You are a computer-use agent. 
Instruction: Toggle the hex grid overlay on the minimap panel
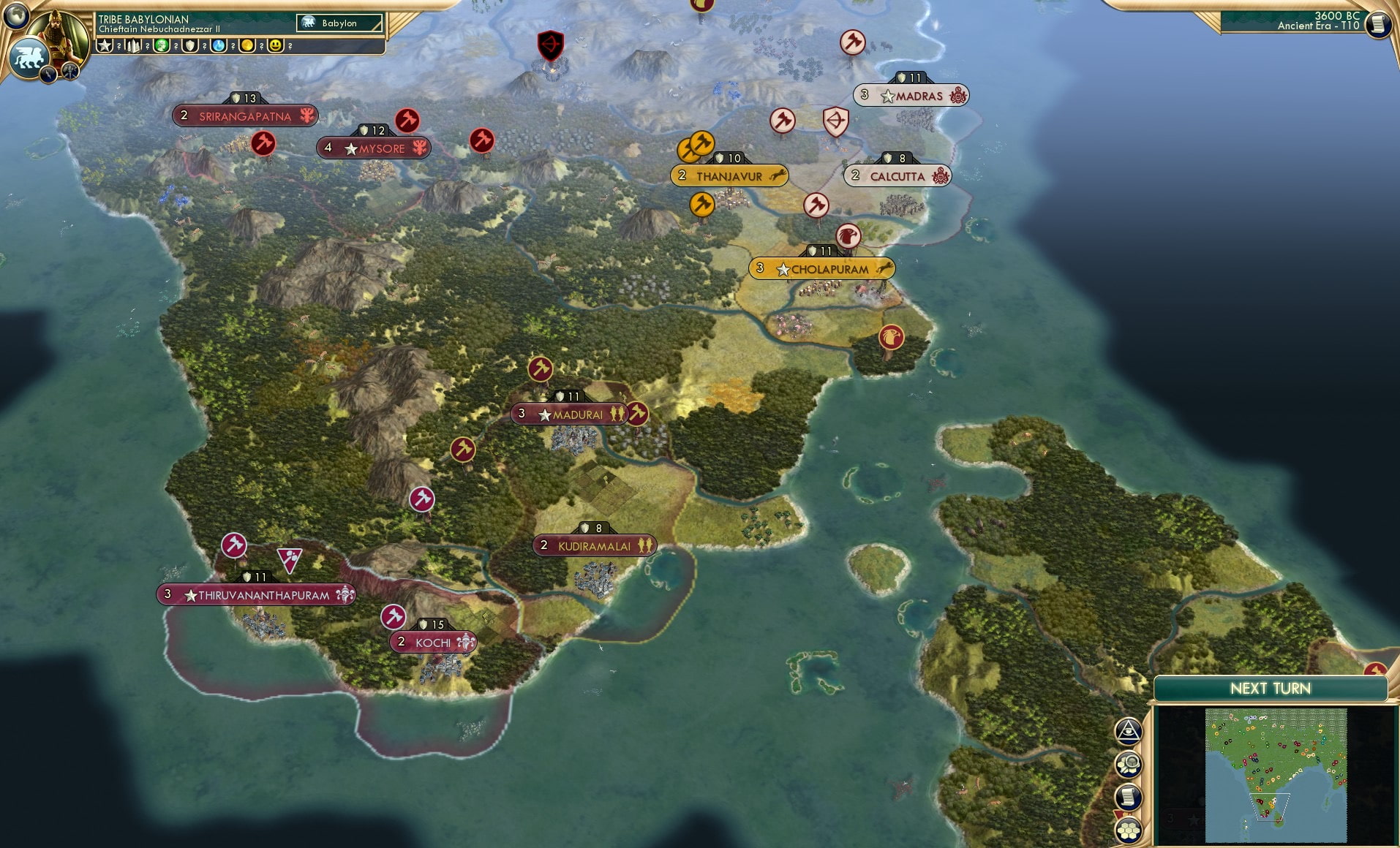click(1129, 829)
